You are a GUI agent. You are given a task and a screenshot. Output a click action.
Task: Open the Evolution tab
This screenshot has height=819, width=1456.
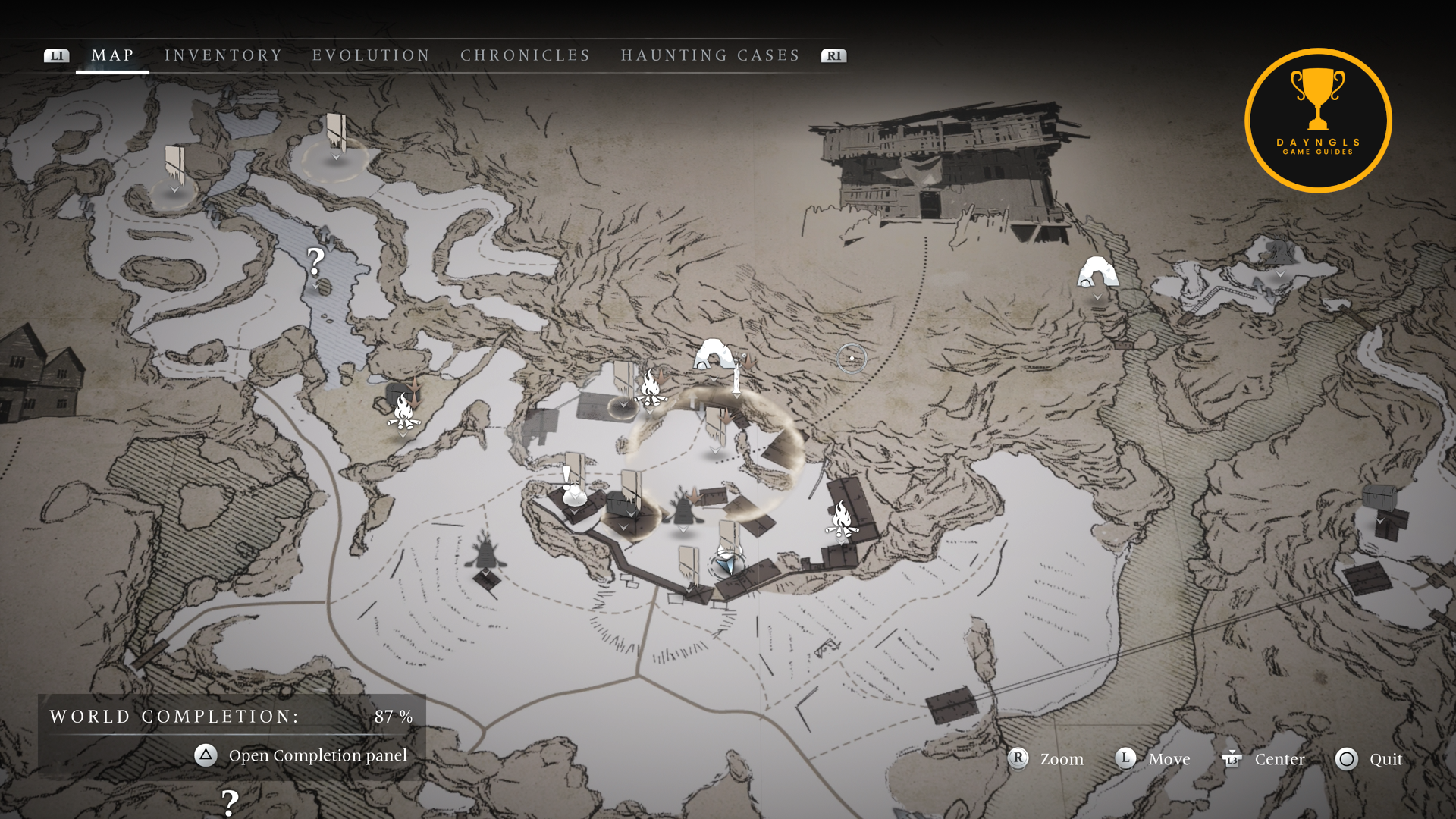(x=371, y=55)
